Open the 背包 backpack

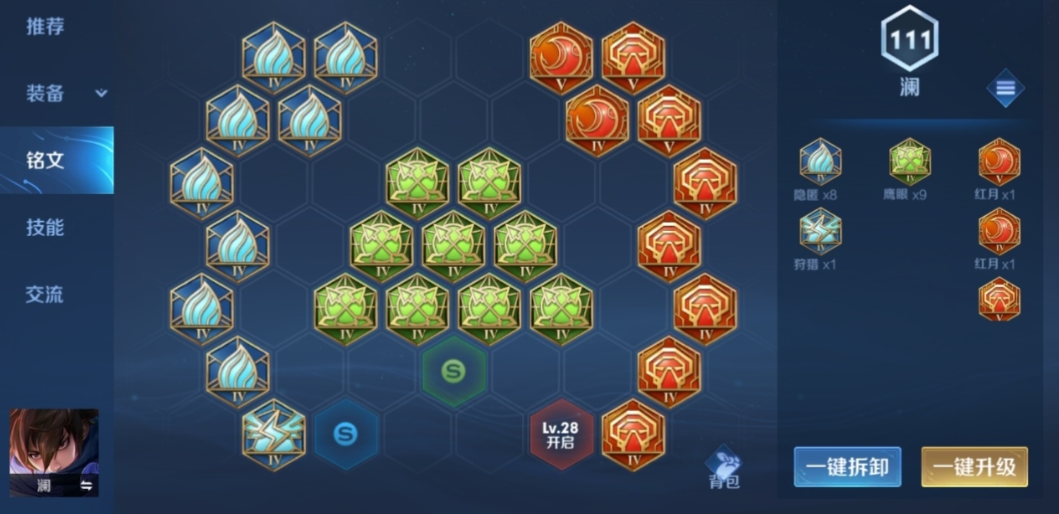pos(724,467)
